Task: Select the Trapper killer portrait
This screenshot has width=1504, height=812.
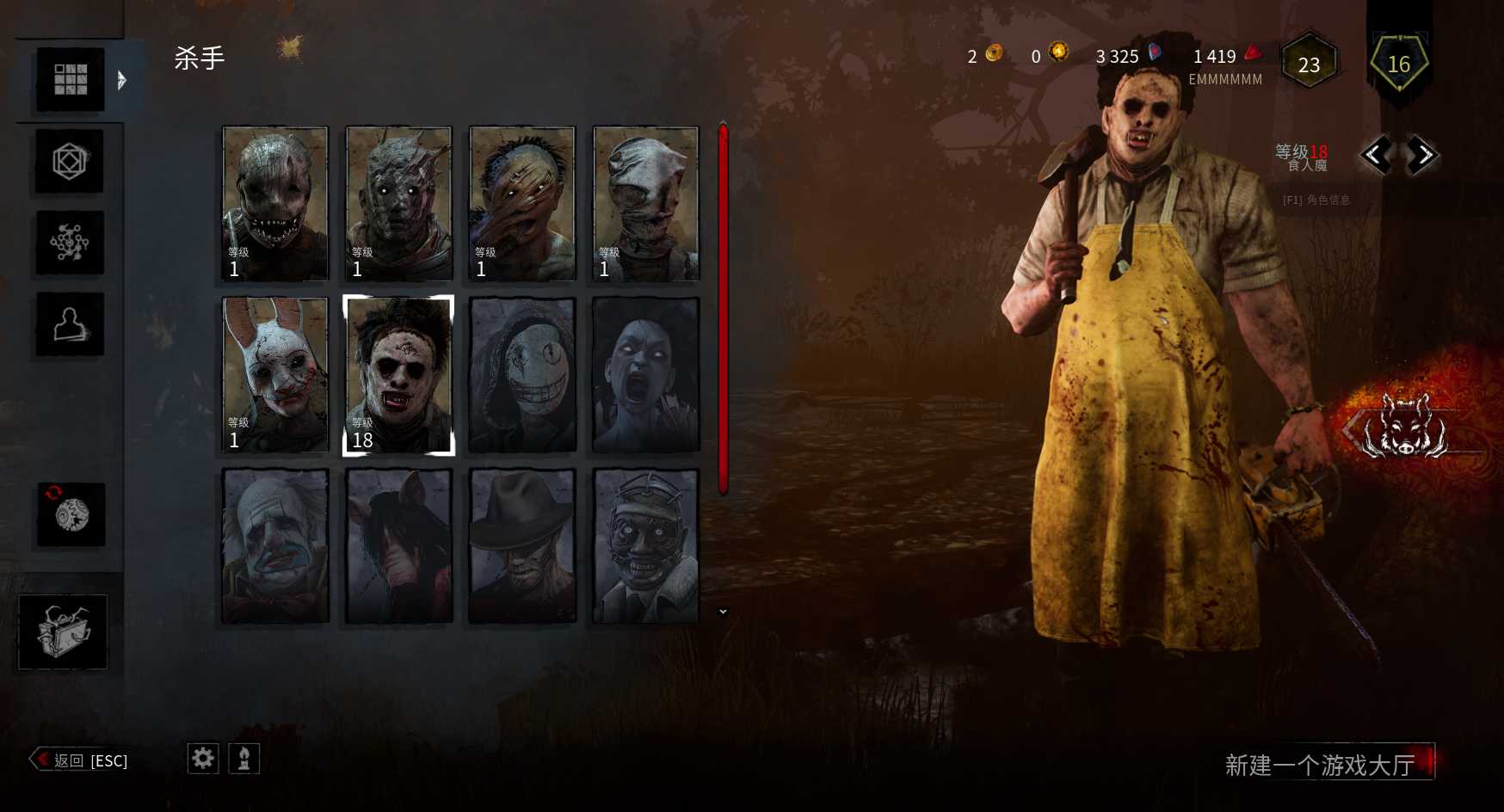Action: click(275, 203)
